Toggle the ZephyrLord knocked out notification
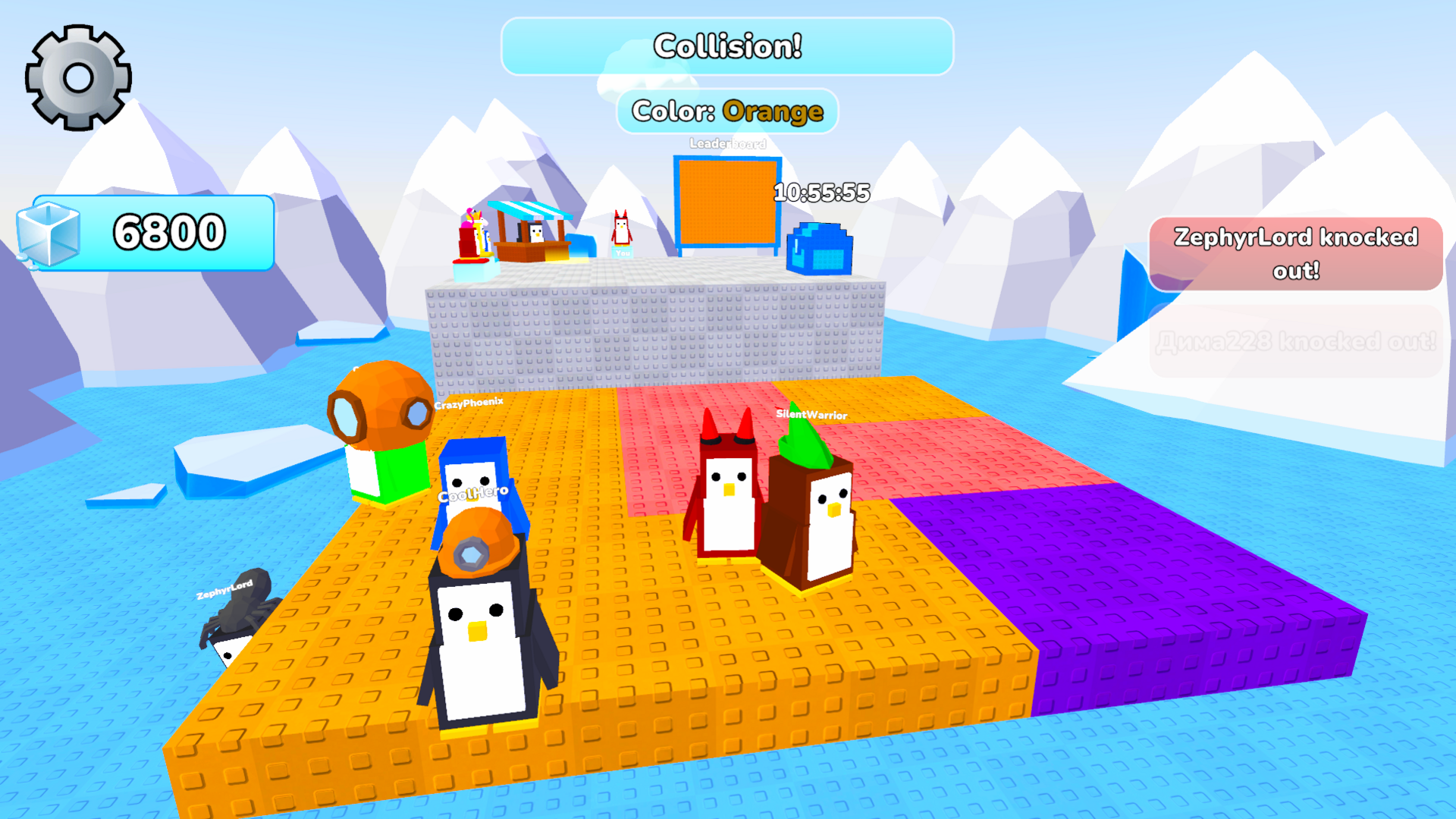The height and width of the screenshot is (819, 1456). 1294,254
